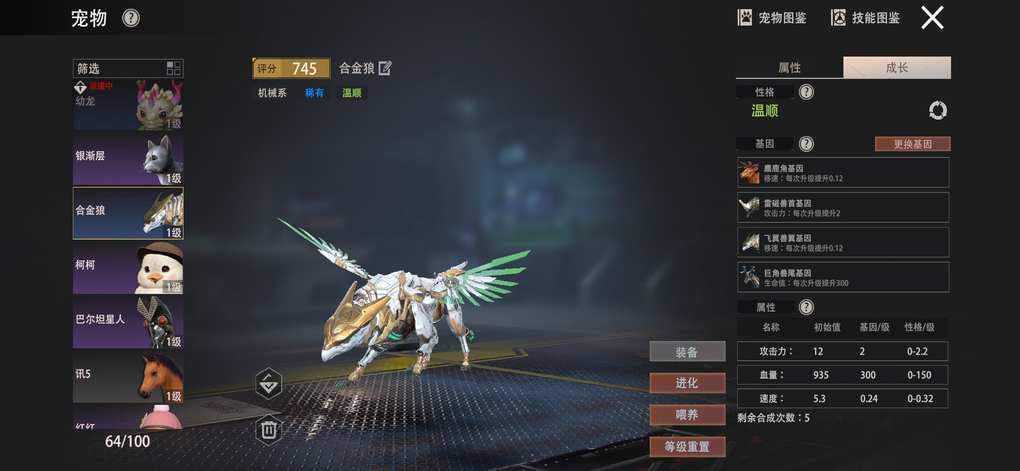Open the 技能图鉴 skill encyclopedia
Viewport: 1020px width, 471px height.
pos(866,18)
